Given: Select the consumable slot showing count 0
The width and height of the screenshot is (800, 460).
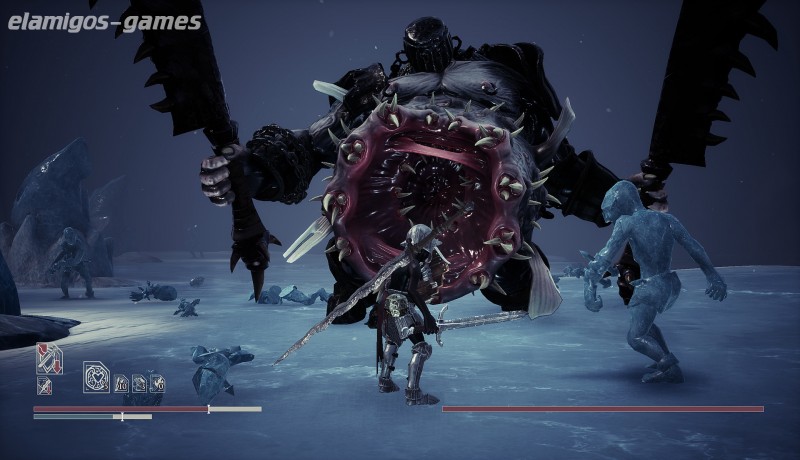Looking at the screenshot, I should [x=158, y=382].
